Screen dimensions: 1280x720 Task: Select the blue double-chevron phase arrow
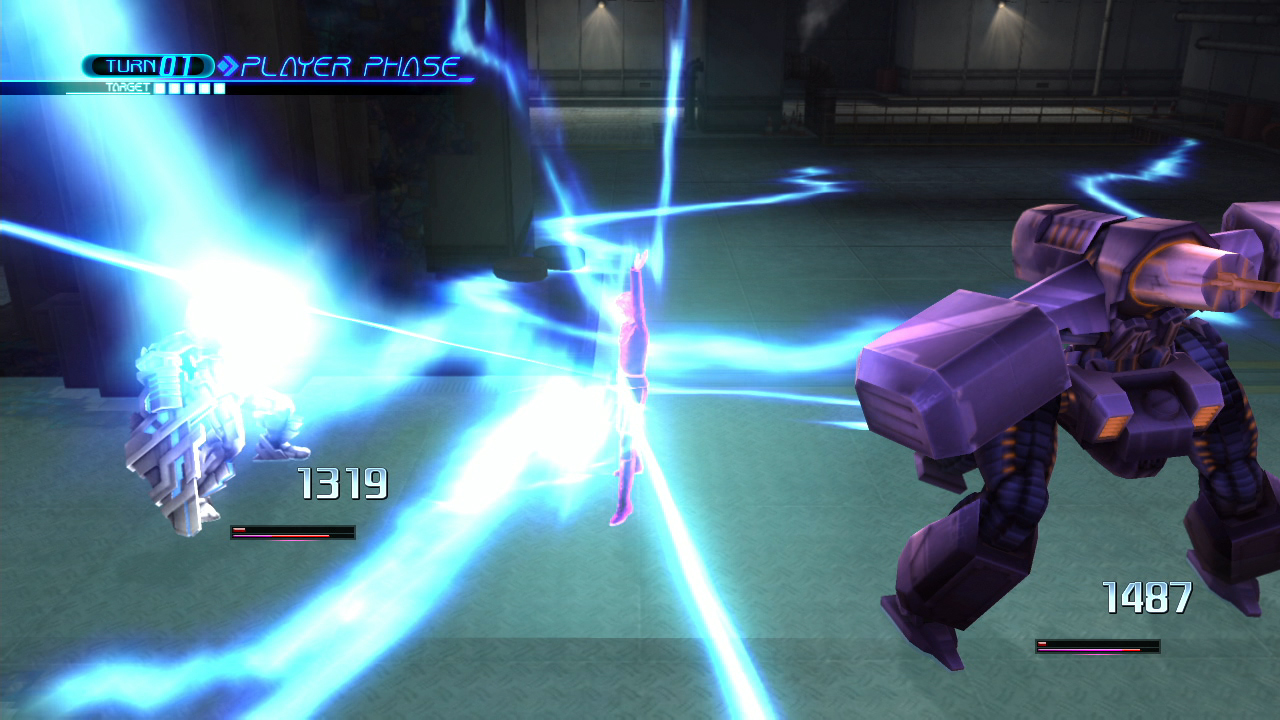[229, 64]
